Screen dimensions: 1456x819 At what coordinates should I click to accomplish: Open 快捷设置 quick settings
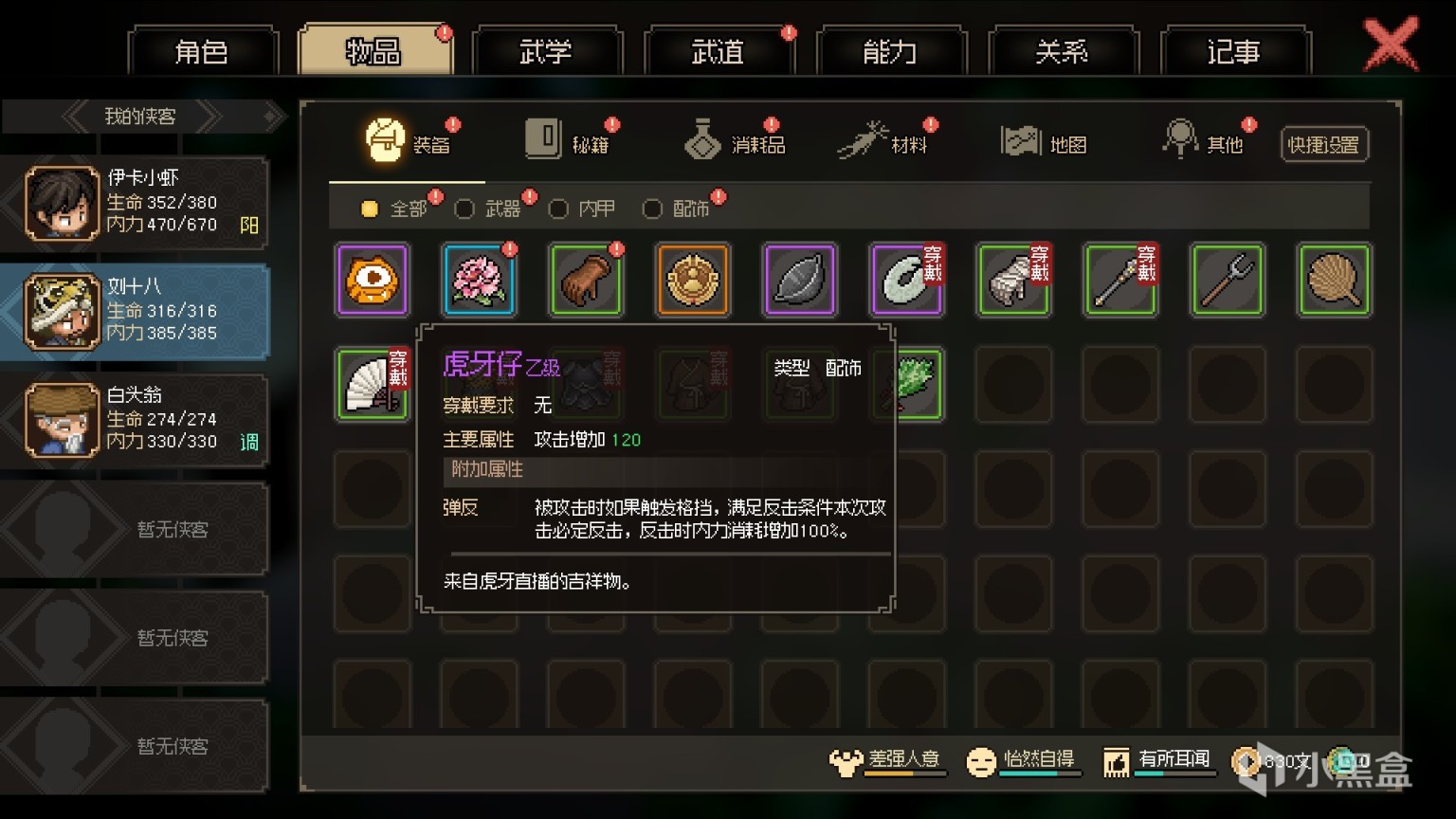[1324, 144]
